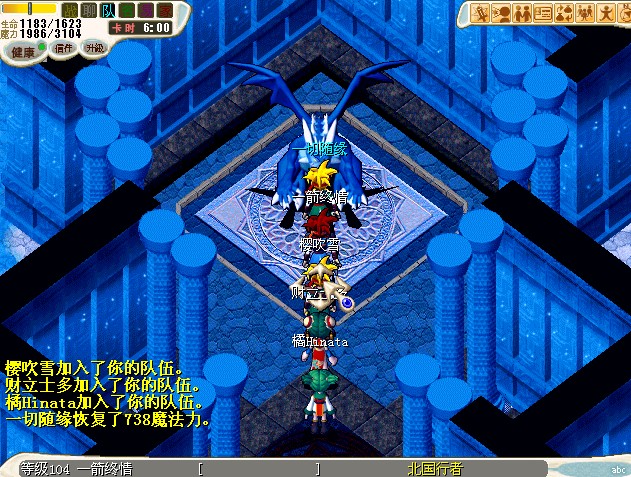Click the single dancing-figure action icon
Image resolution: width=631 pixels, height=477 pixels.
[x=607, y=13]
